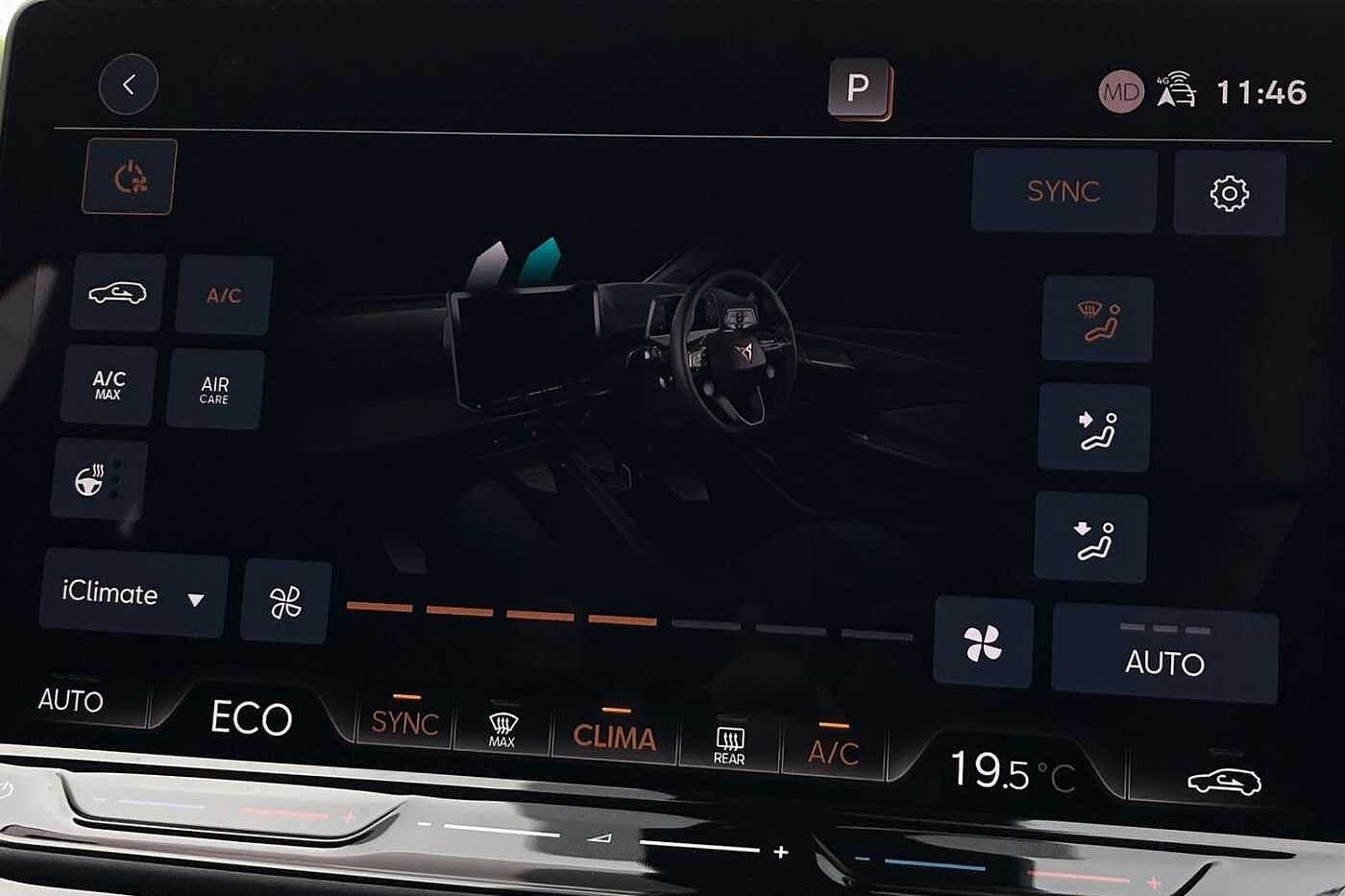The image size is (1345, 896).
Task: Toggle the climate power button
Action: (130, 177)
